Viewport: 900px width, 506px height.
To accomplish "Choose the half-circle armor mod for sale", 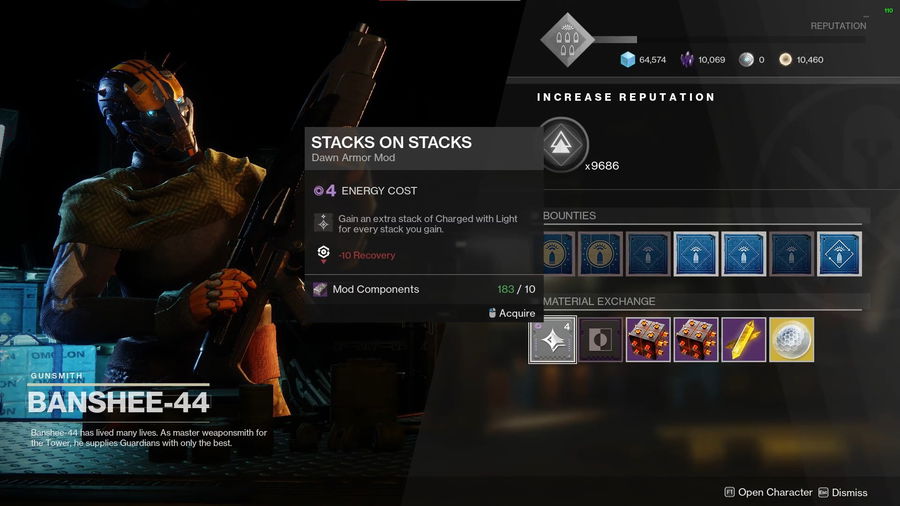I will tap(600, 340).
